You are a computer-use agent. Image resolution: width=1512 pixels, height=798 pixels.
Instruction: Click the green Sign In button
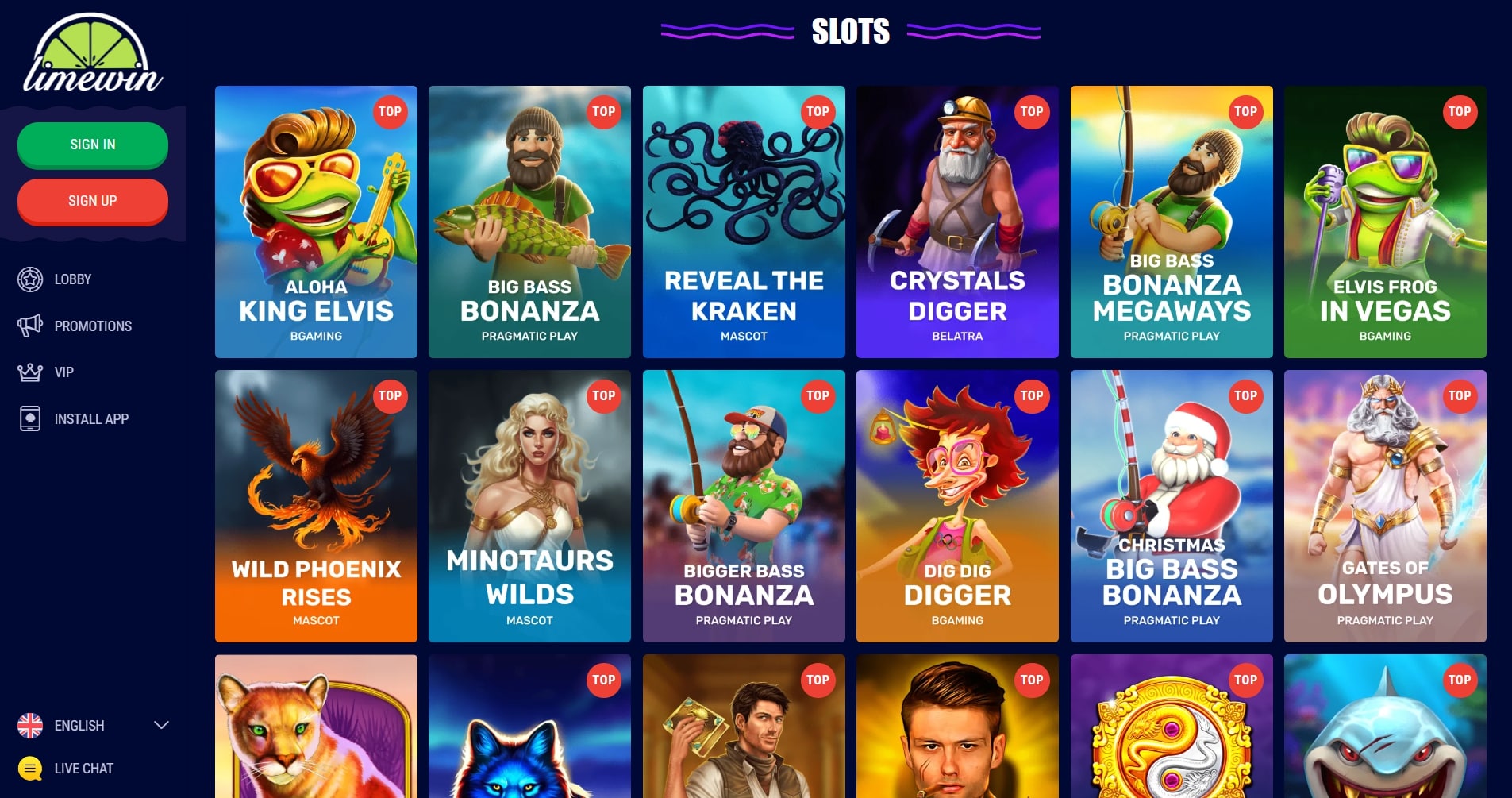[93, 145]
